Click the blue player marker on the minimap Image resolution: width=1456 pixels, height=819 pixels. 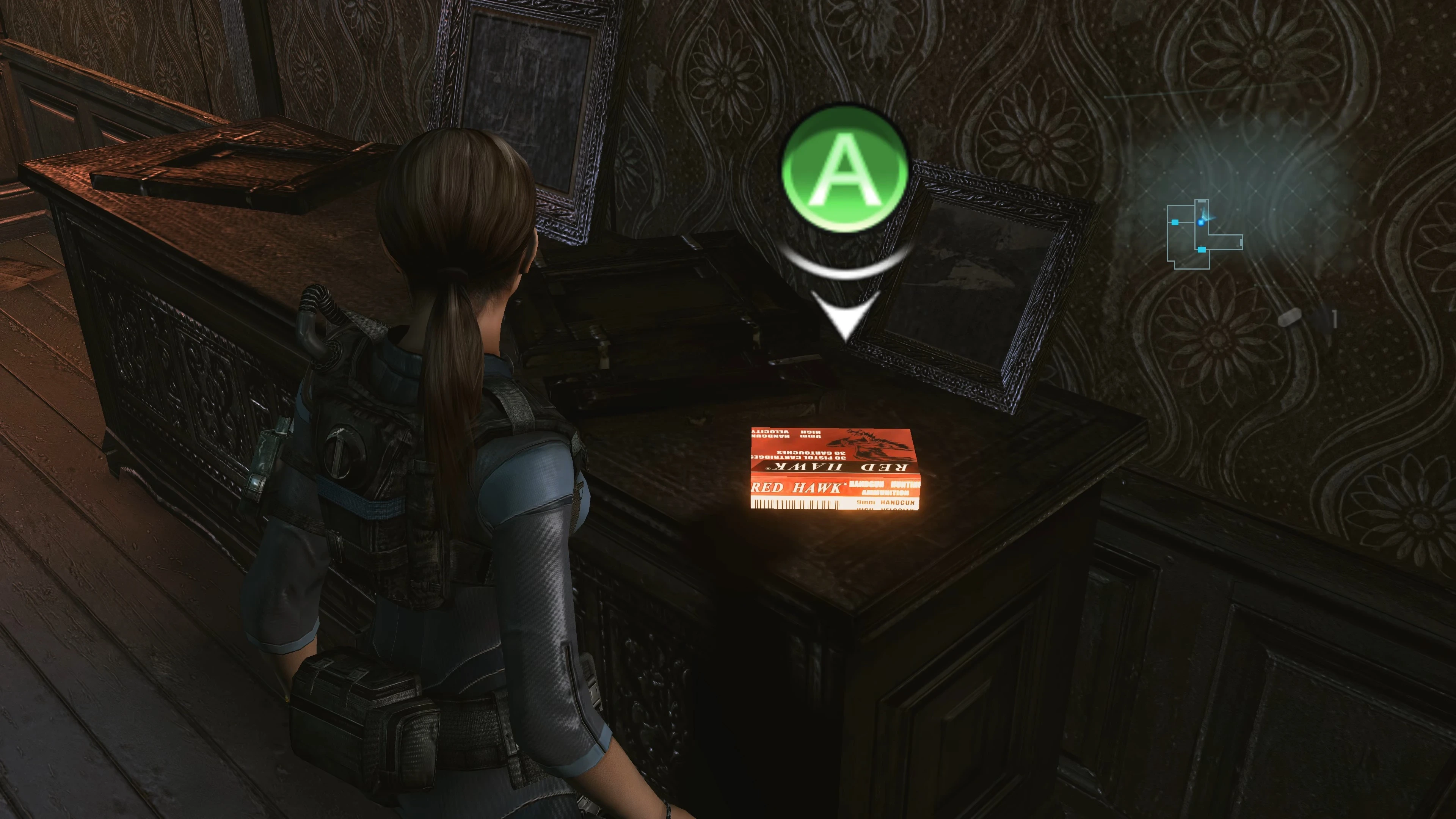pos(1201,223)
